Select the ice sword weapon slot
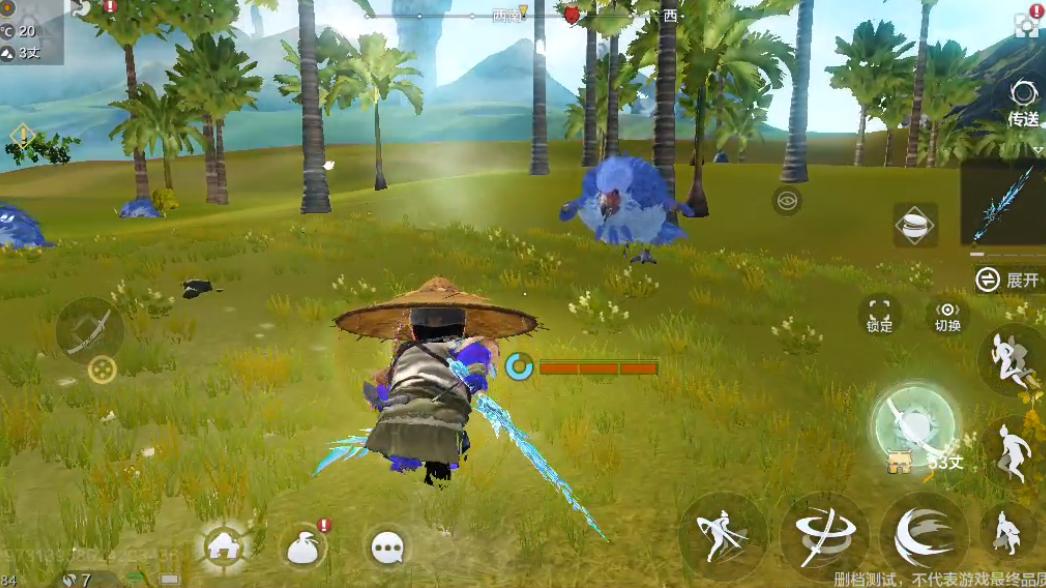The width and height of the screenshot is (1046, 588). point(1003,204)
